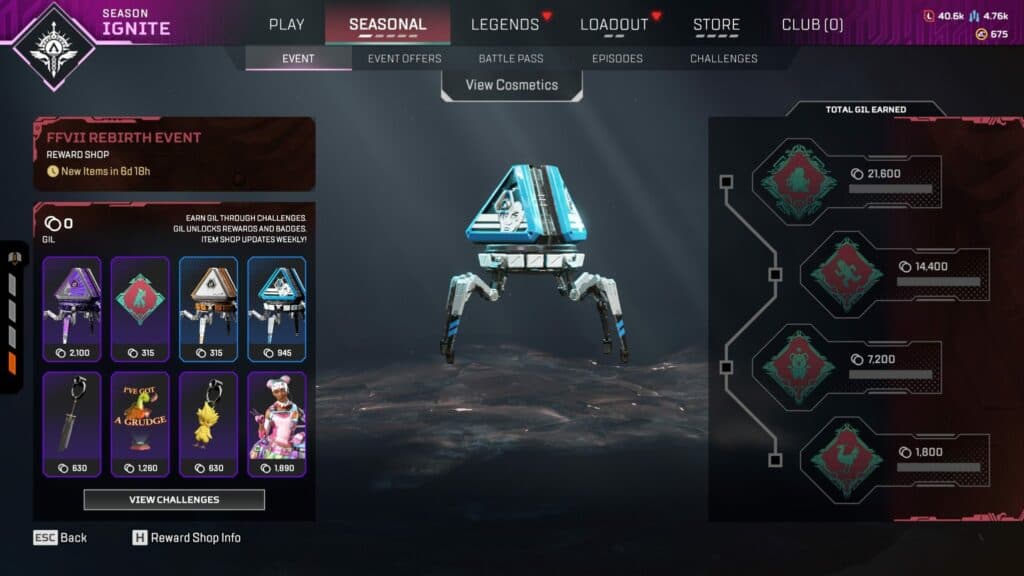Go to the Store tab

pos(716,24)
